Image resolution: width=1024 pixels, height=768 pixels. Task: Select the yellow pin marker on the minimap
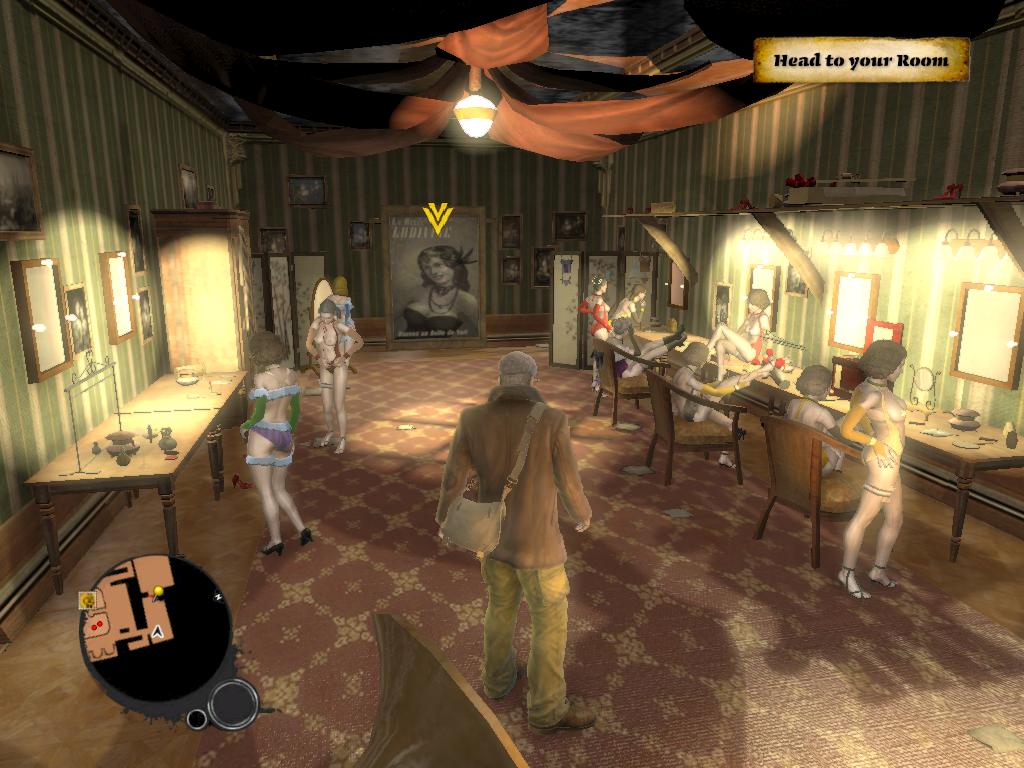click(158, 593)
